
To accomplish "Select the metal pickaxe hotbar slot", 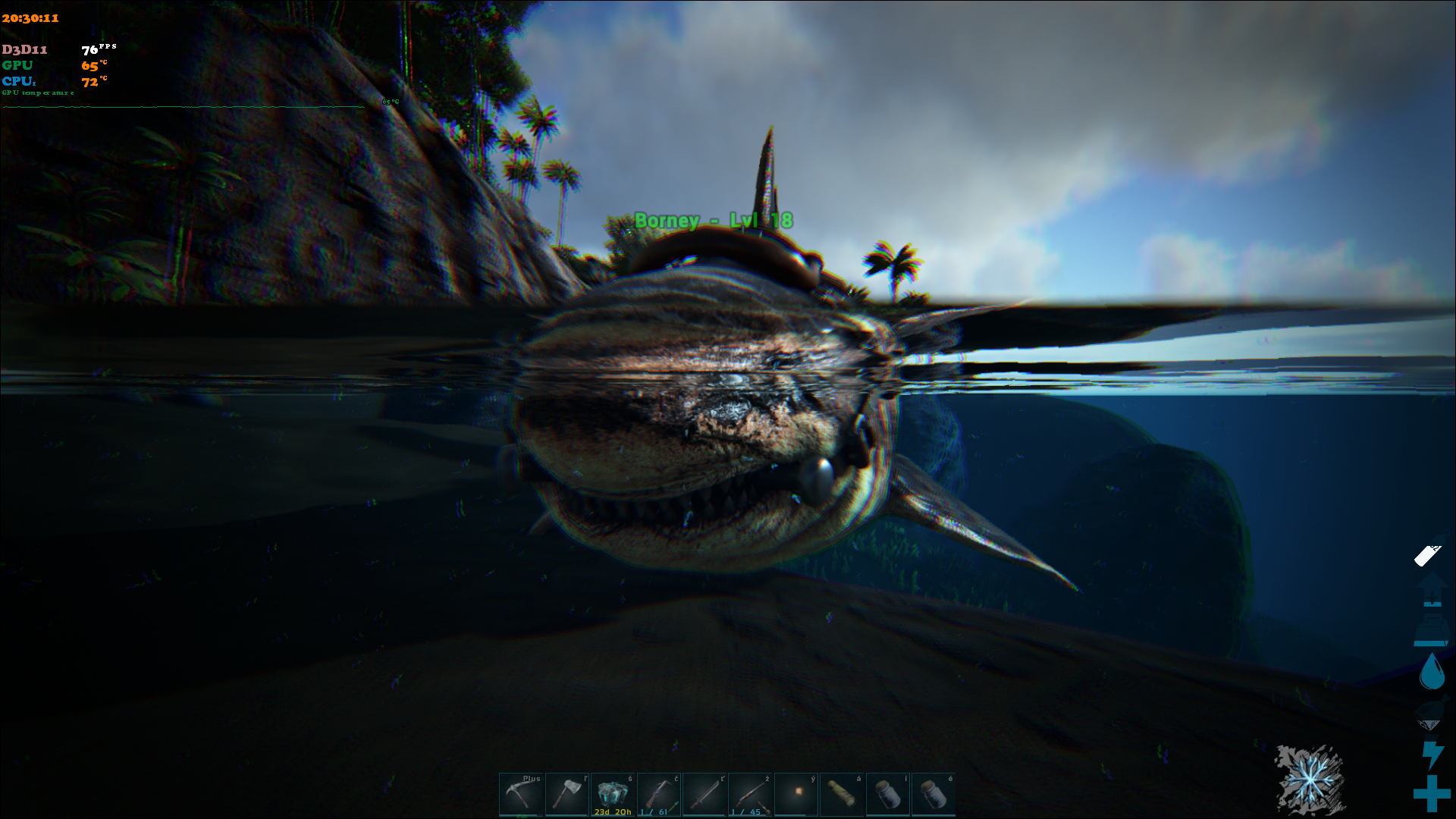I will point(521,794).
